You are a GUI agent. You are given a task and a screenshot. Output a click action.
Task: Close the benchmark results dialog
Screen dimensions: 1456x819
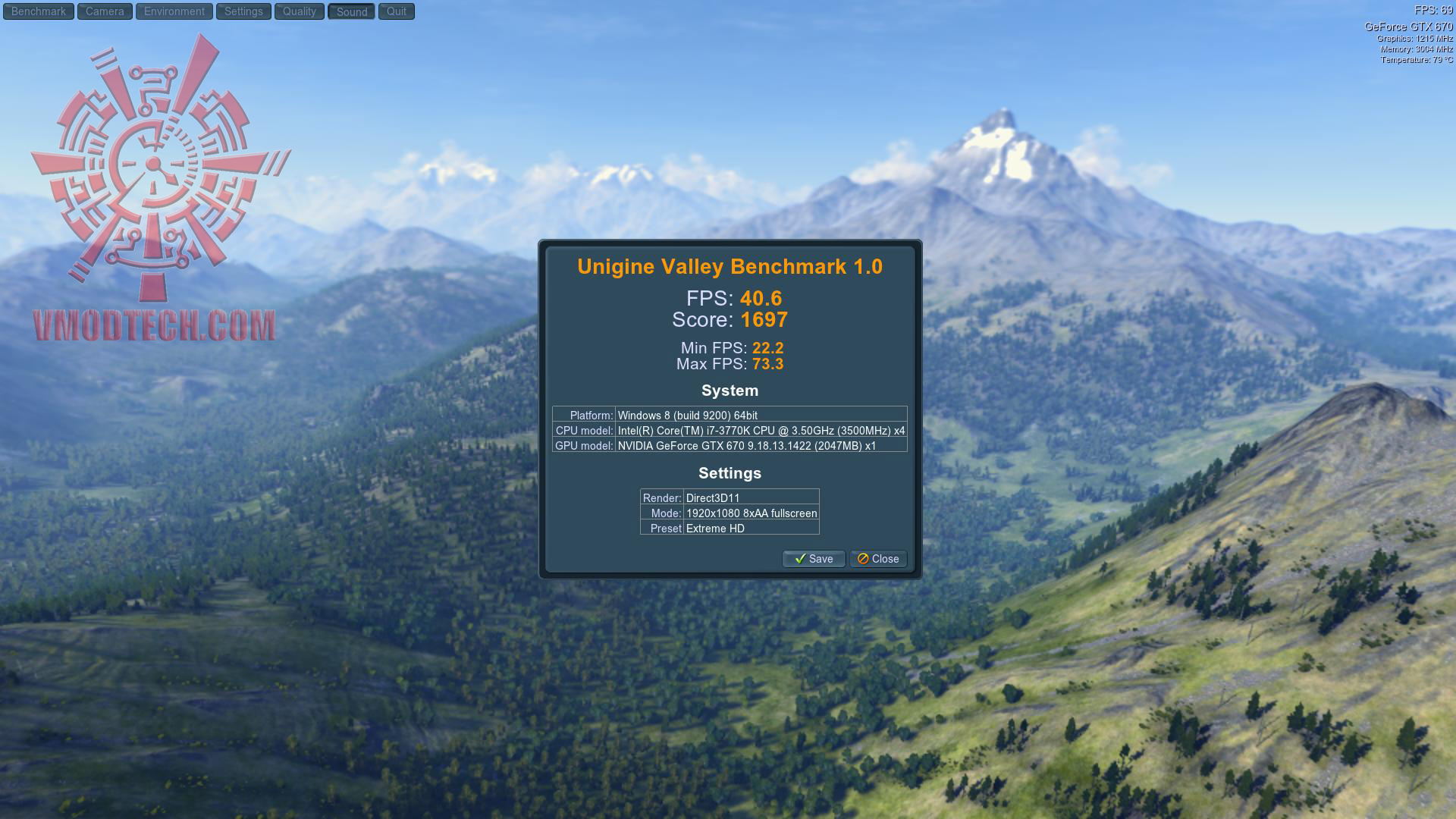tap(878, 559)
